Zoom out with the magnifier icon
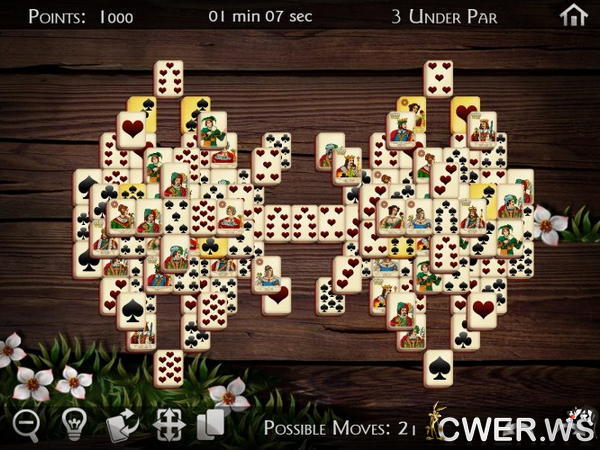This screenshot has height=450, width=600. 26,424
